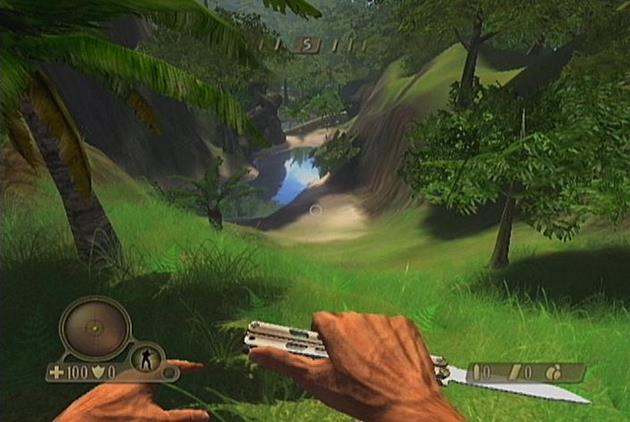Select the standing soldier stance icon
Image resolution: width=630 pixels, height=422 pixels.
145,359
